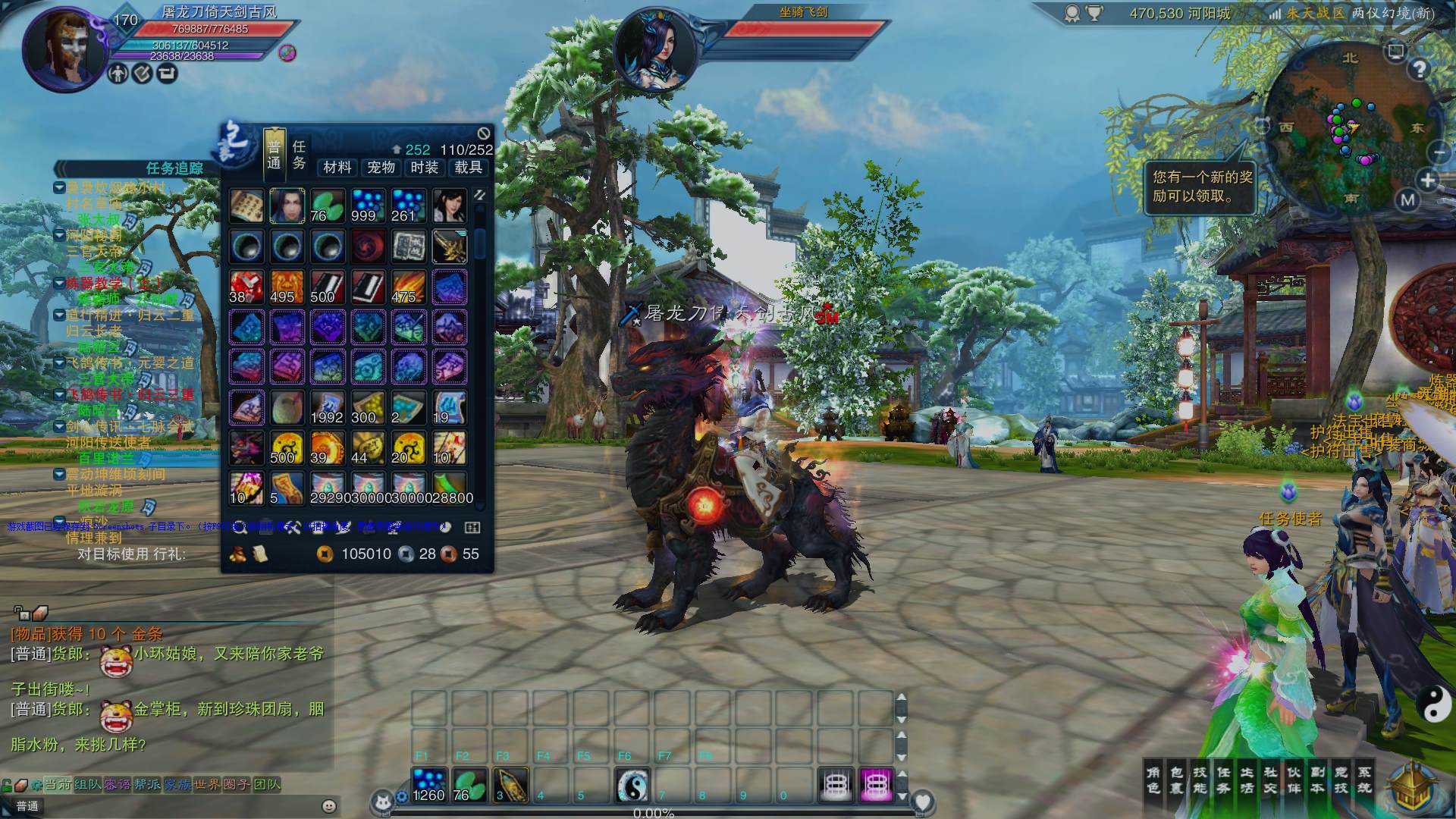Screen dimensions: 1456x819
Task: Activate the yin-yang skill on hotbar
Action: pos(631,785)
